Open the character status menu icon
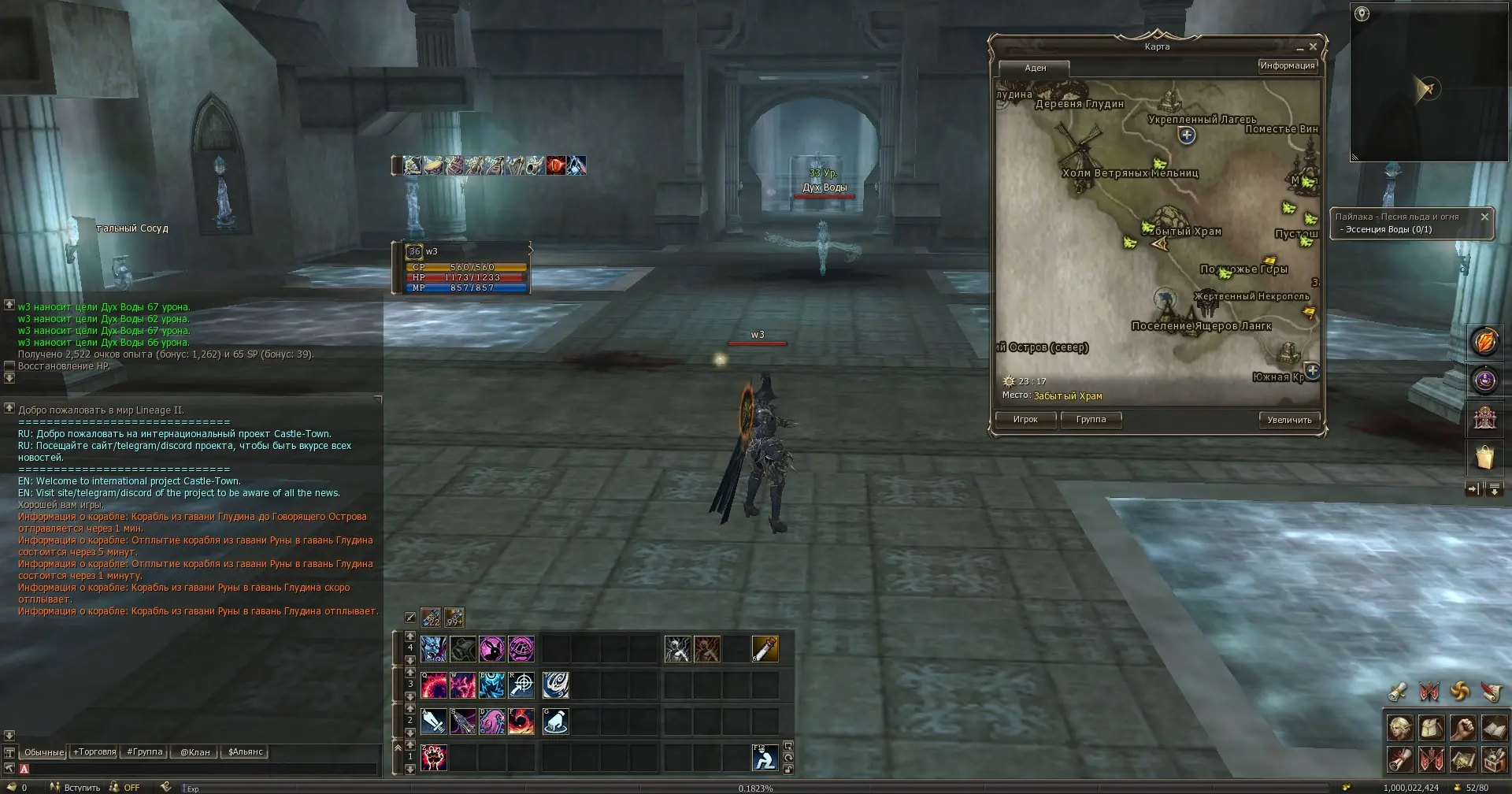The height and width of the screenshot is (794, 1512). click(x=1399, y=728)
